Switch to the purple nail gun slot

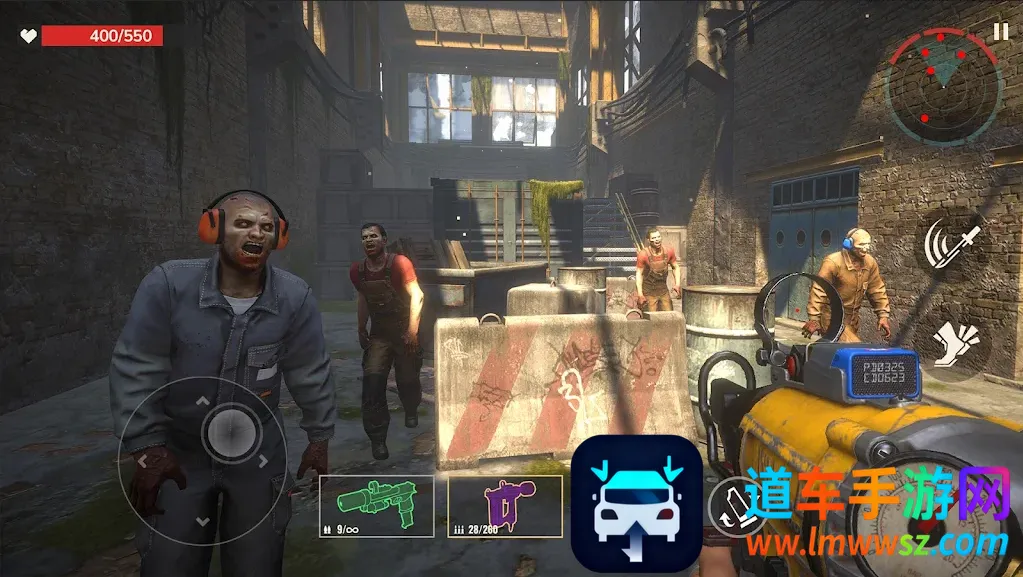point(504,506)
